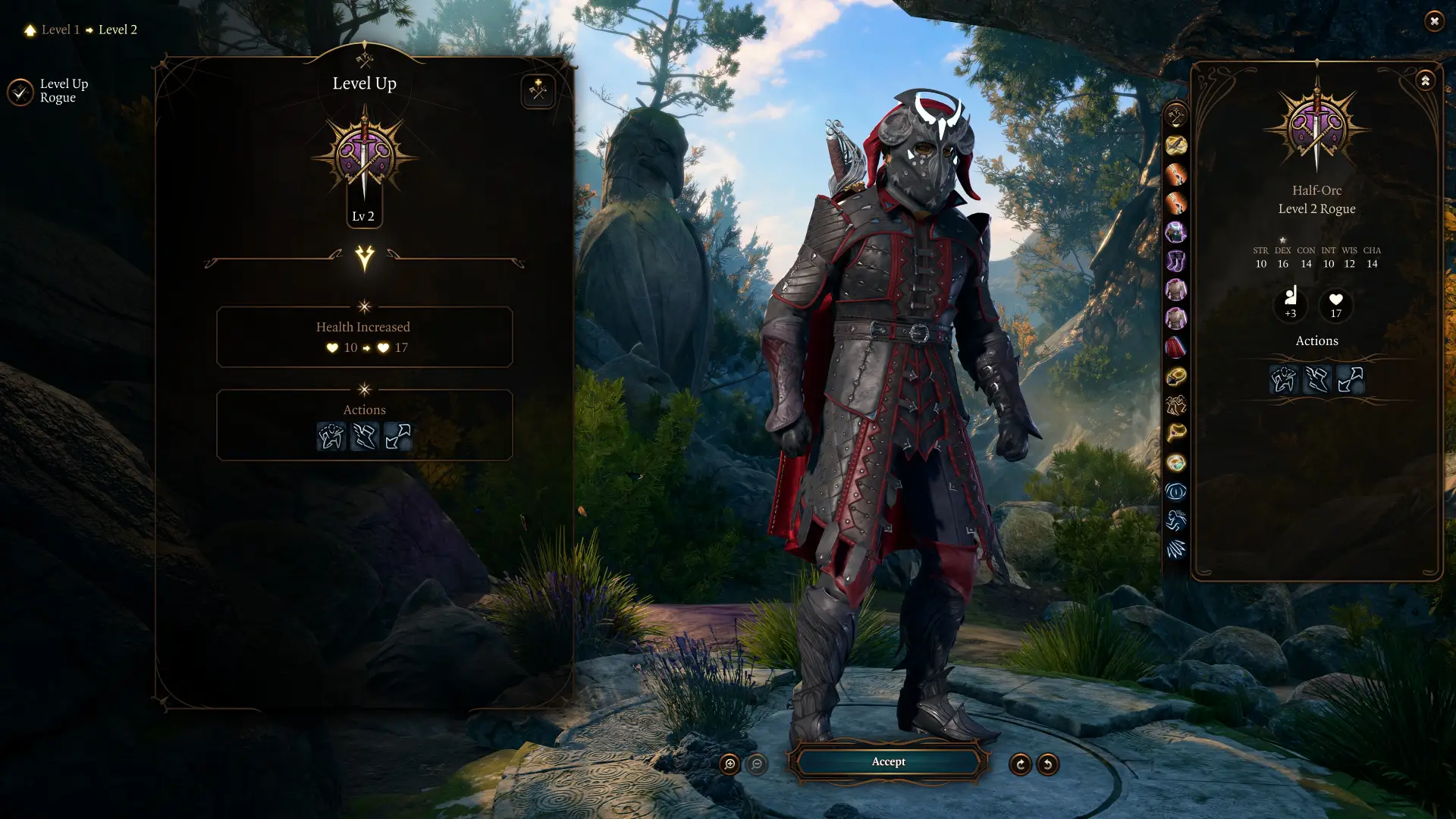The width and height of the screenshot is (1456, 819).
Task: Inspect crouching figure action in Level Up panel
Action: coord(331,437)
